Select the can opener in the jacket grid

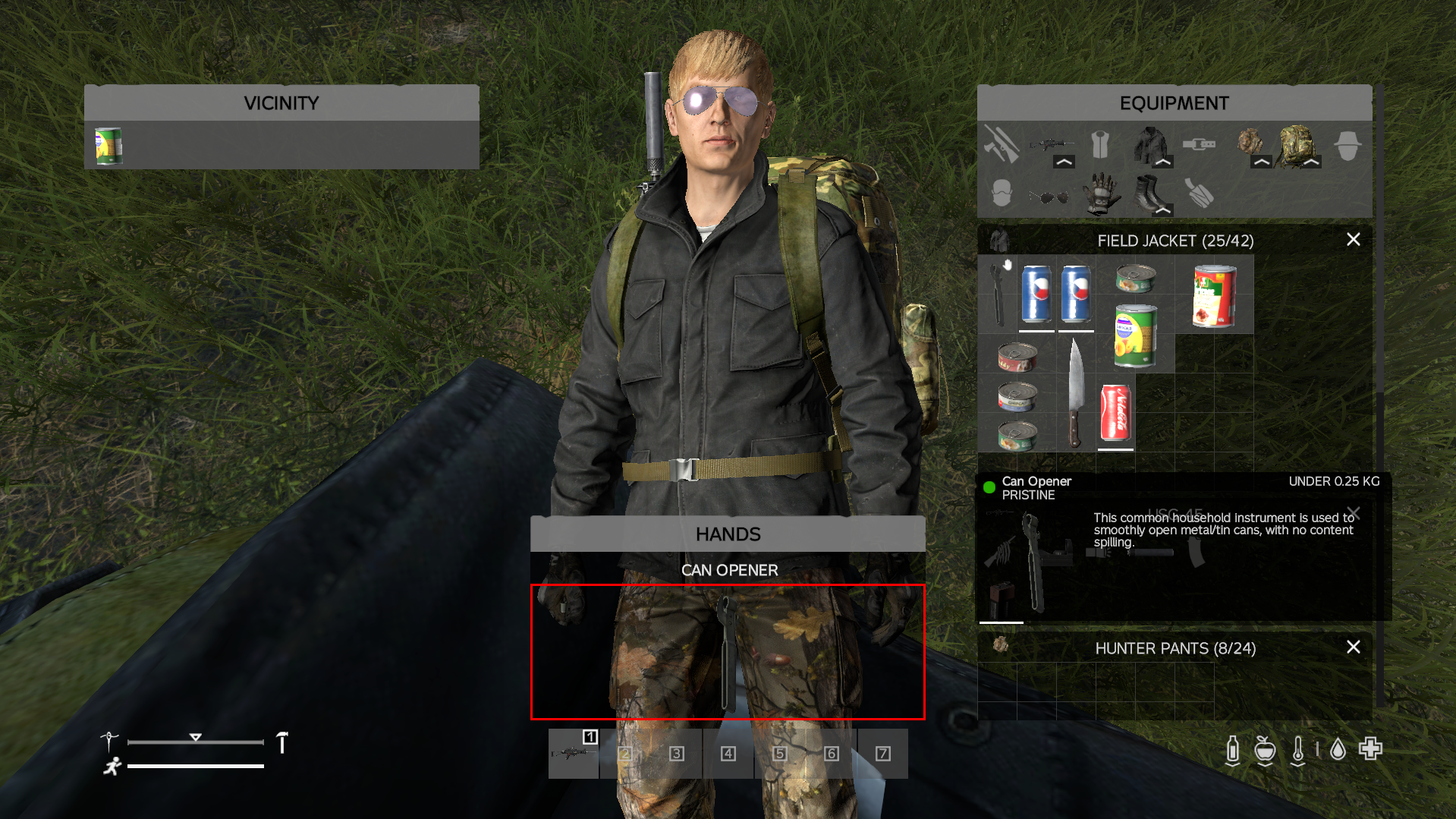[998, 294]
